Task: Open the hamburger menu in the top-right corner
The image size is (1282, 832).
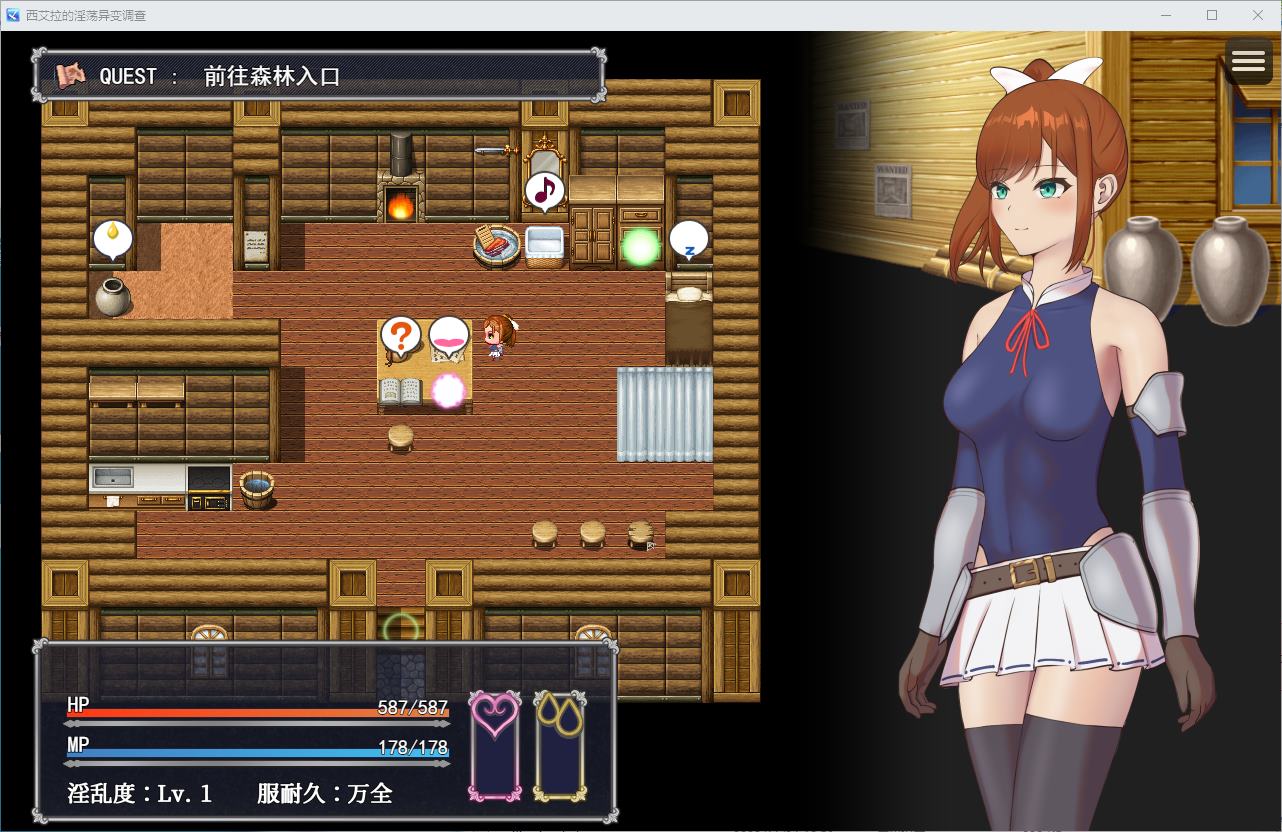Action: click(x=1248, y=61)
